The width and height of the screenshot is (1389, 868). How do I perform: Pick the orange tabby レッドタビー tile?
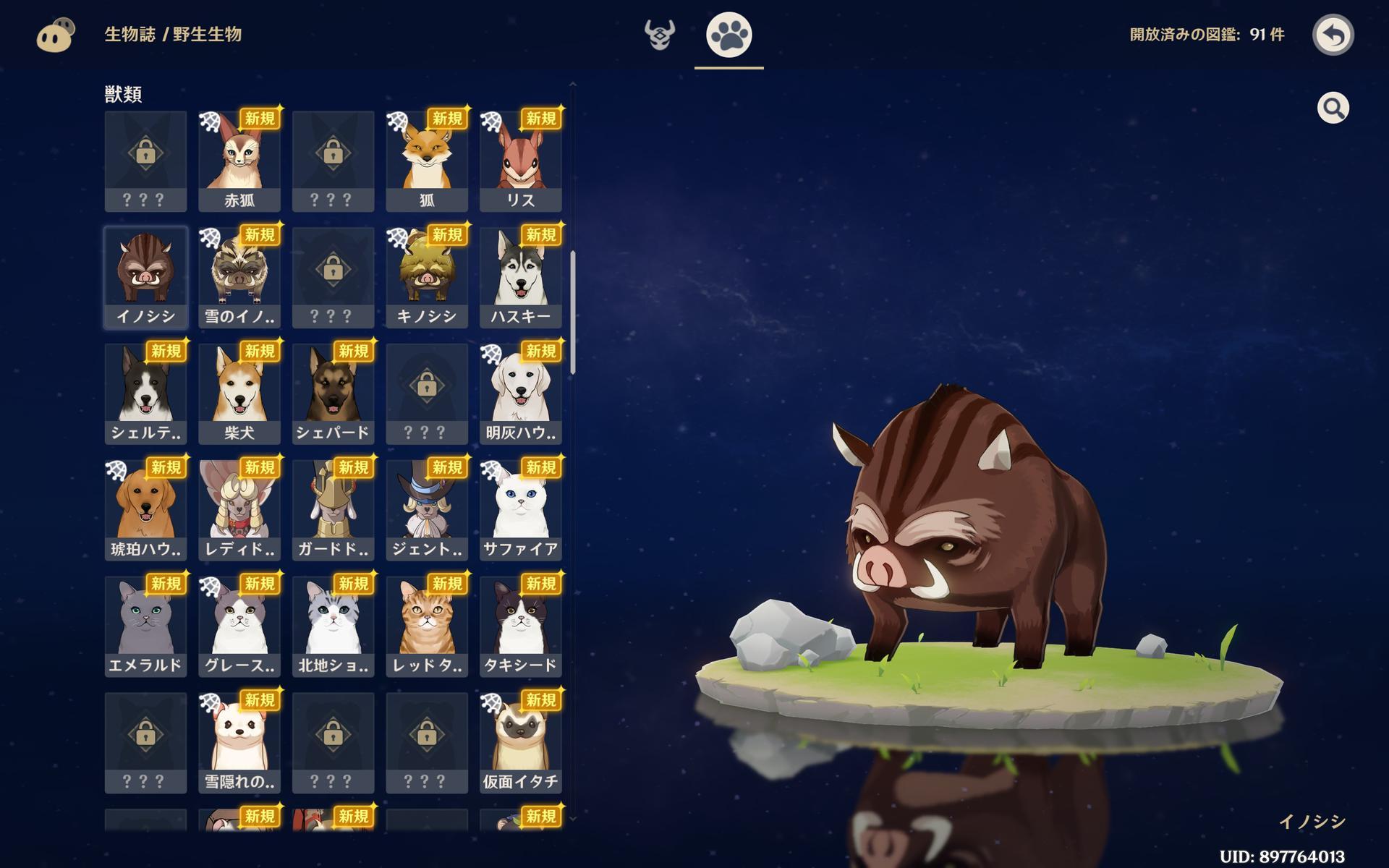(427, 627)
